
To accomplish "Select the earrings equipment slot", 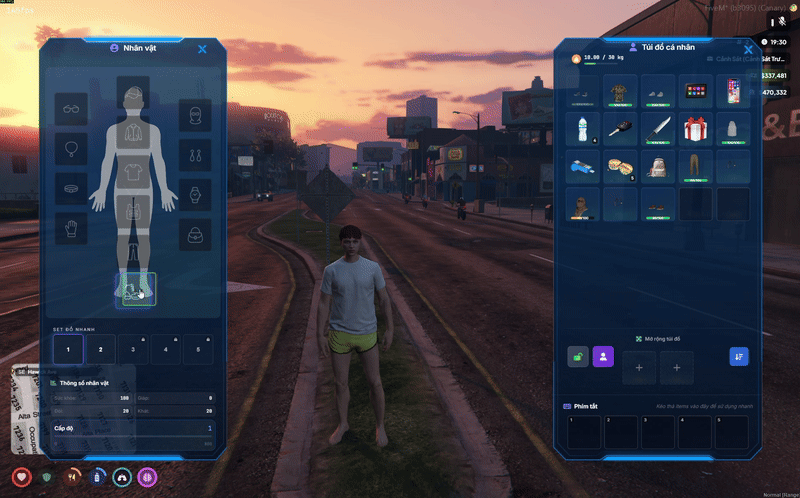I will 196,155.
